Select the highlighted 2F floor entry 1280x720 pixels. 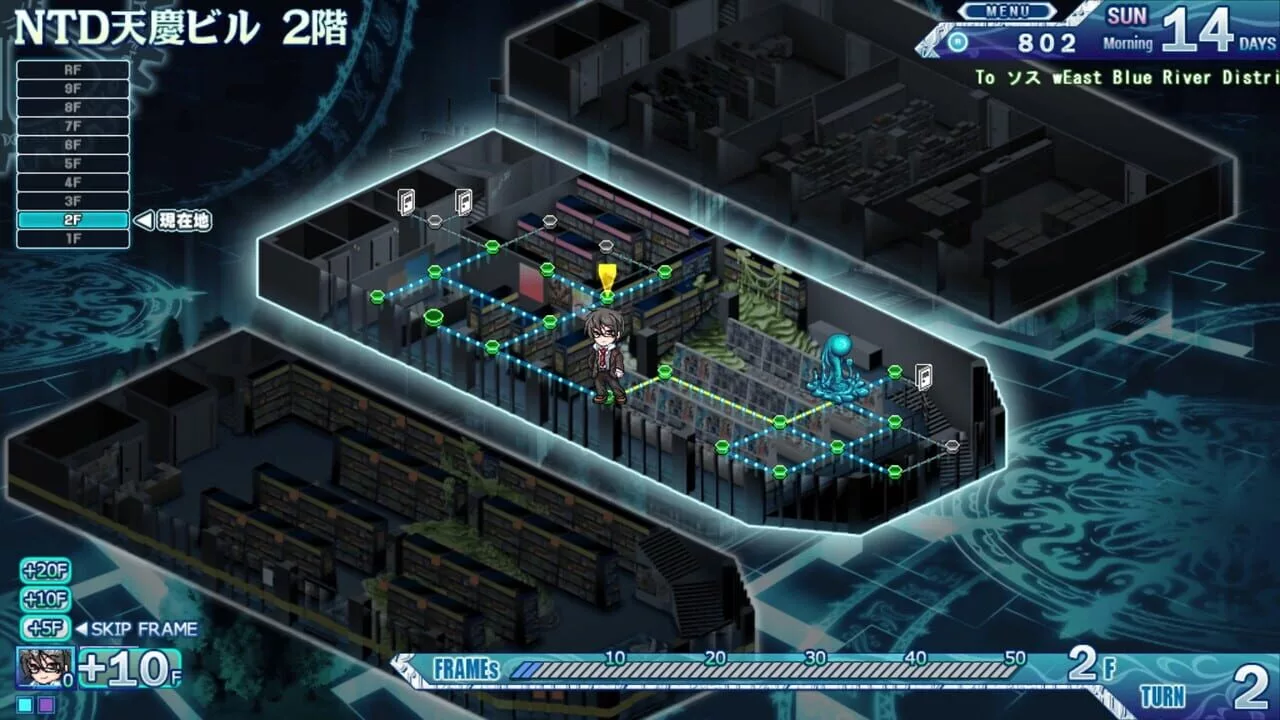(73, 221)
